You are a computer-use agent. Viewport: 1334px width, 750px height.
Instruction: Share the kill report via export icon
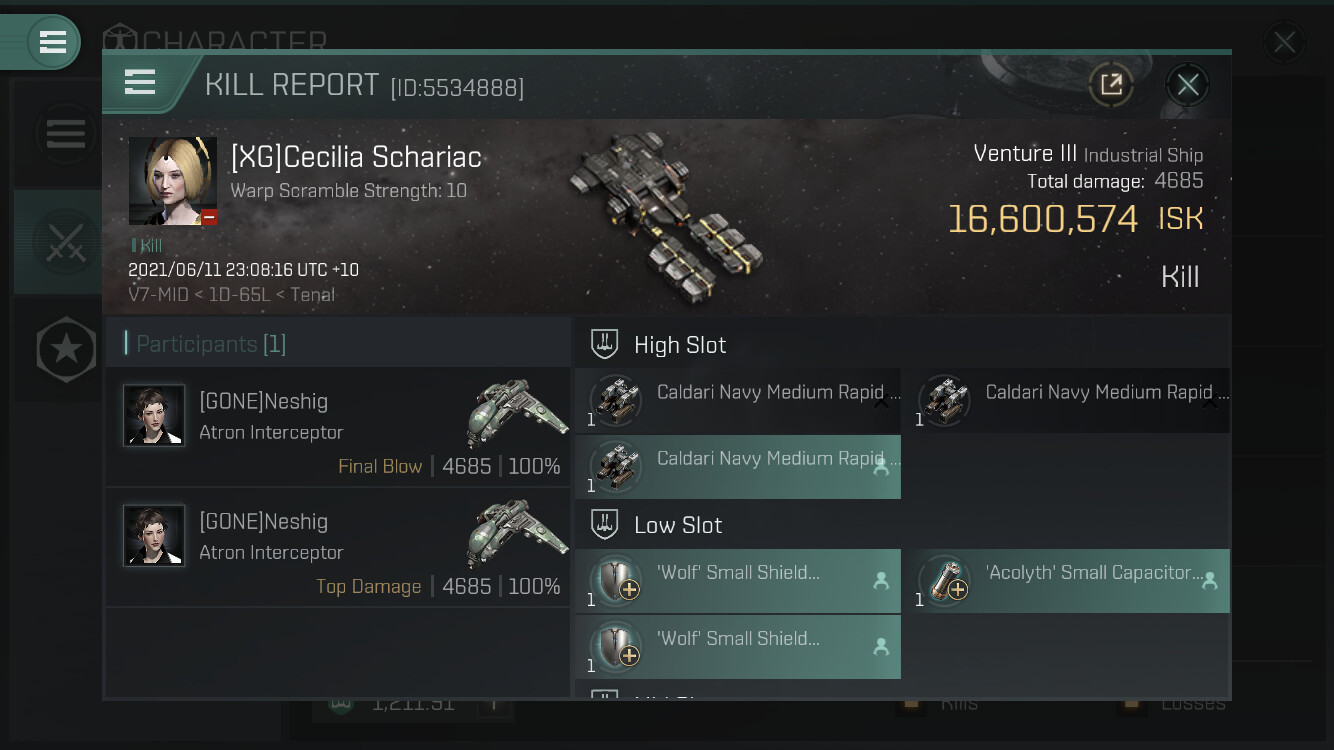(1111, 85)
